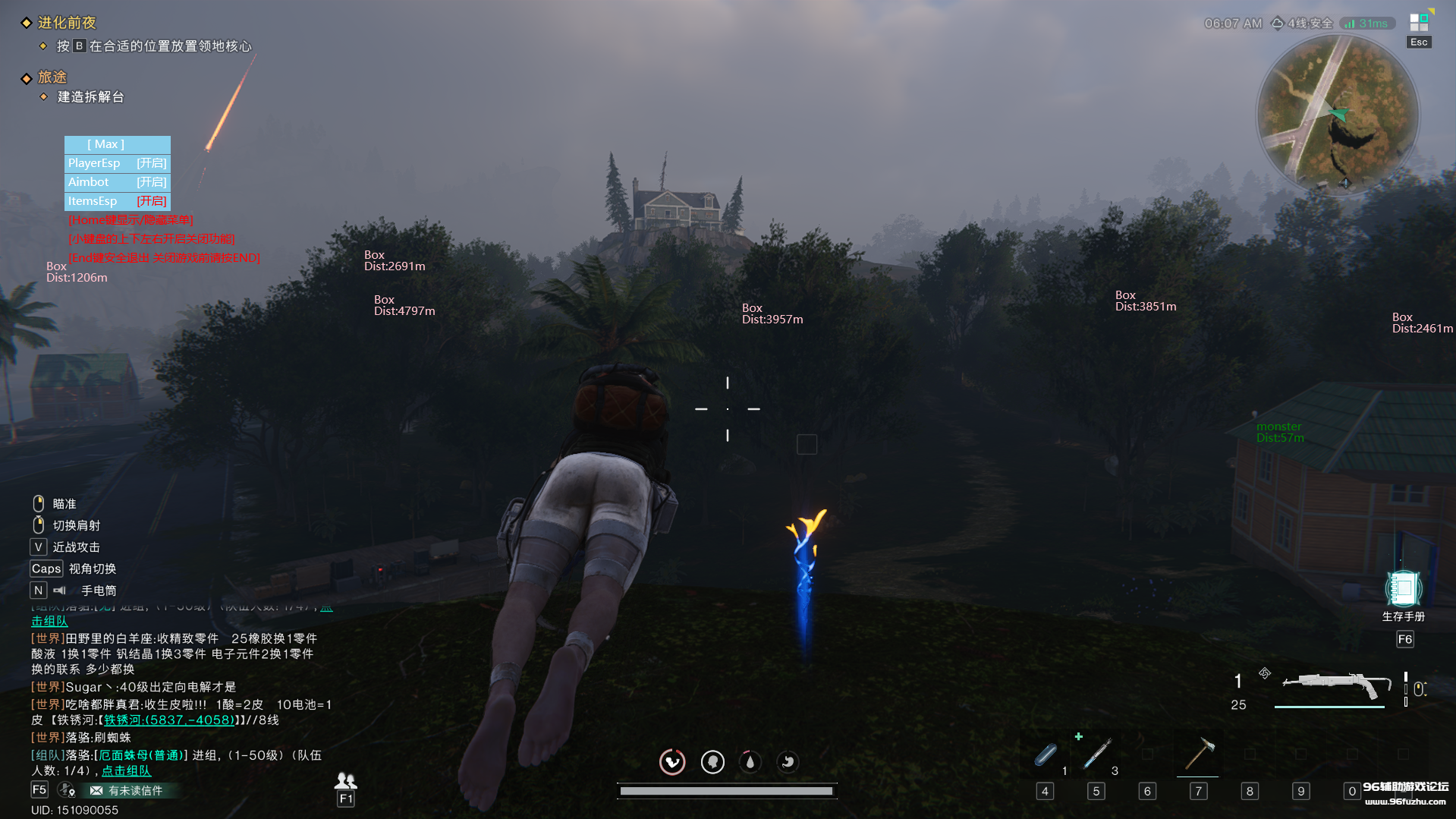Select the 旅途 quest tracker entry
The image size is (1456, 819).
pyautogui.click(x=52, y=77)
